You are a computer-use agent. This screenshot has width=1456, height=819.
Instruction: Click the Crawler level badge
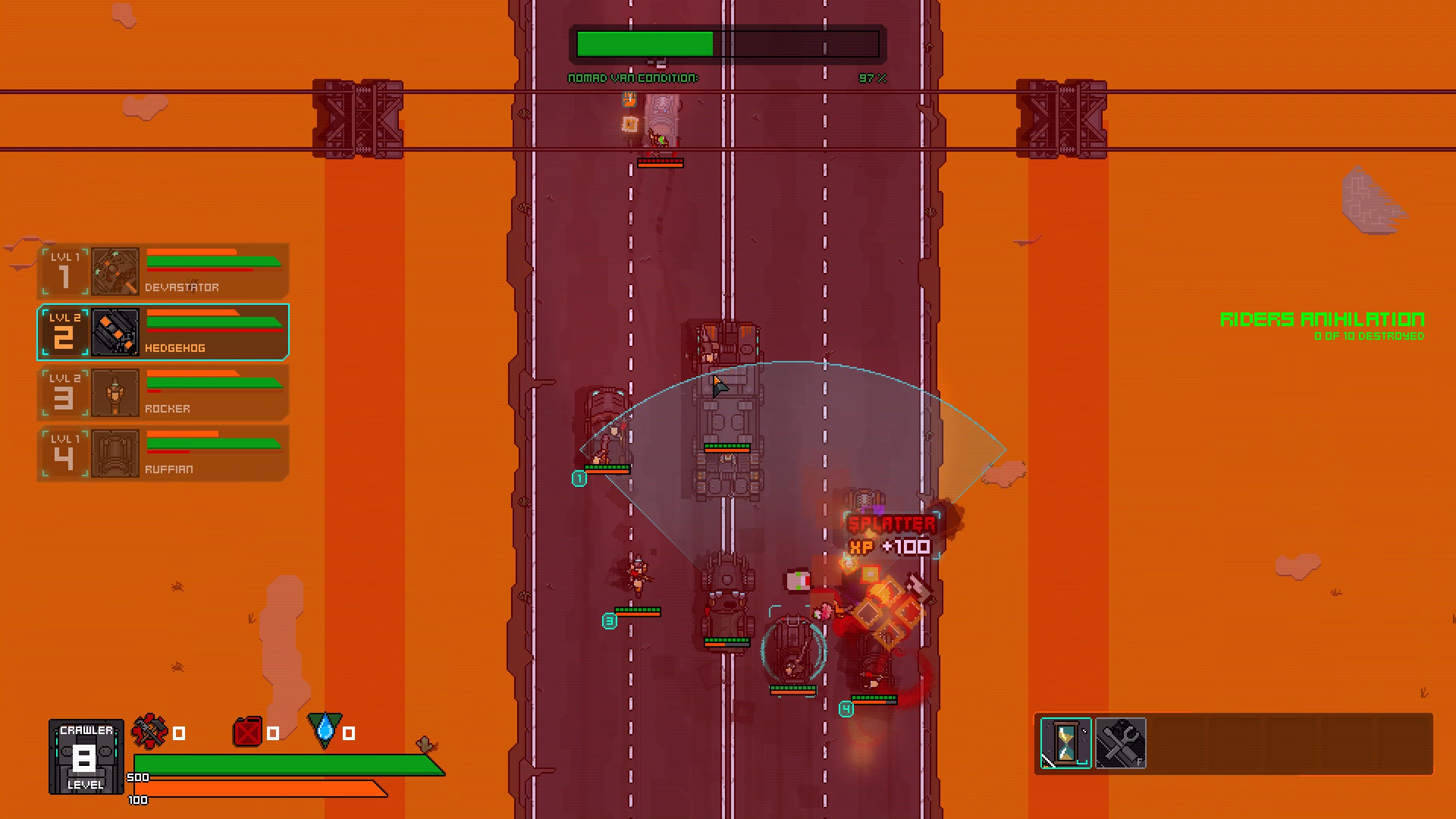(x=86, y=757)
